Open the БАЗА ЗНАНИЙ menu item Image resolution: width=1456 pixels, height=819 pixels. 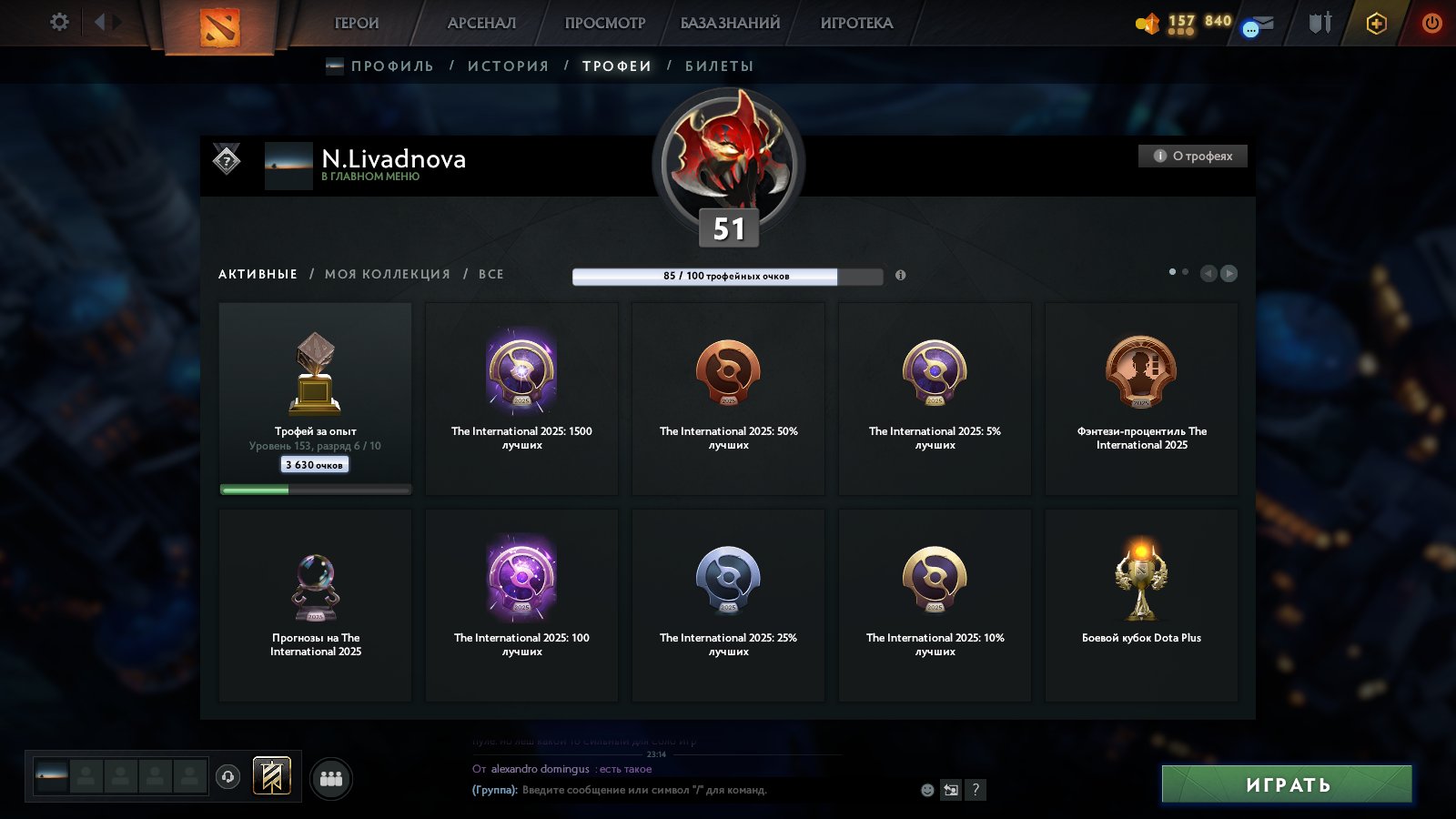[x=730, y=23]
